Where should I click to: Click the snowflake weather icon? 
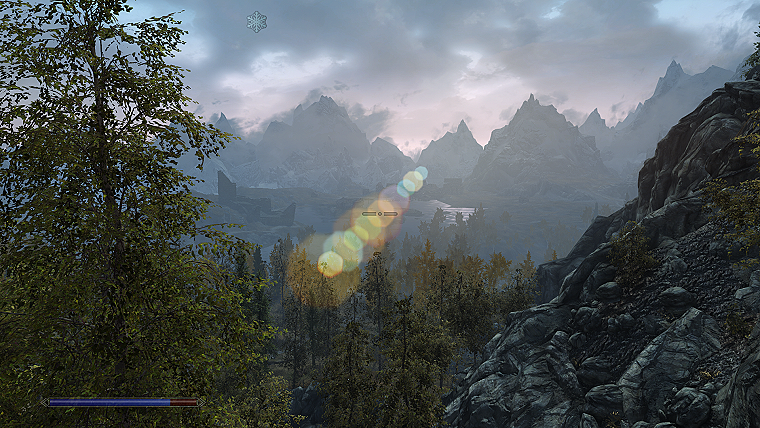coord(257,21)
